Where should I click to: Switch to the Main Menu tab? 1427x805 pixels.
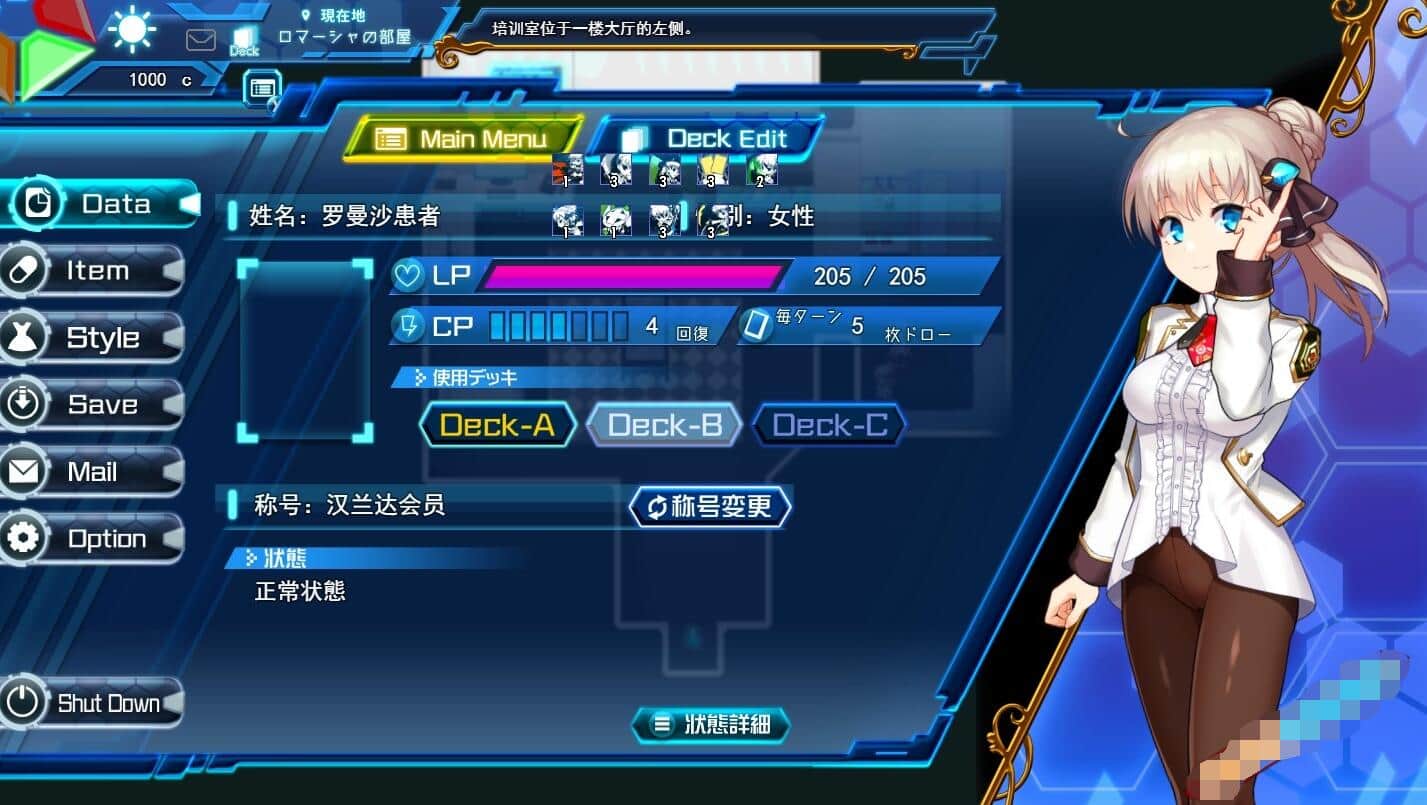[x=464, y=139]
